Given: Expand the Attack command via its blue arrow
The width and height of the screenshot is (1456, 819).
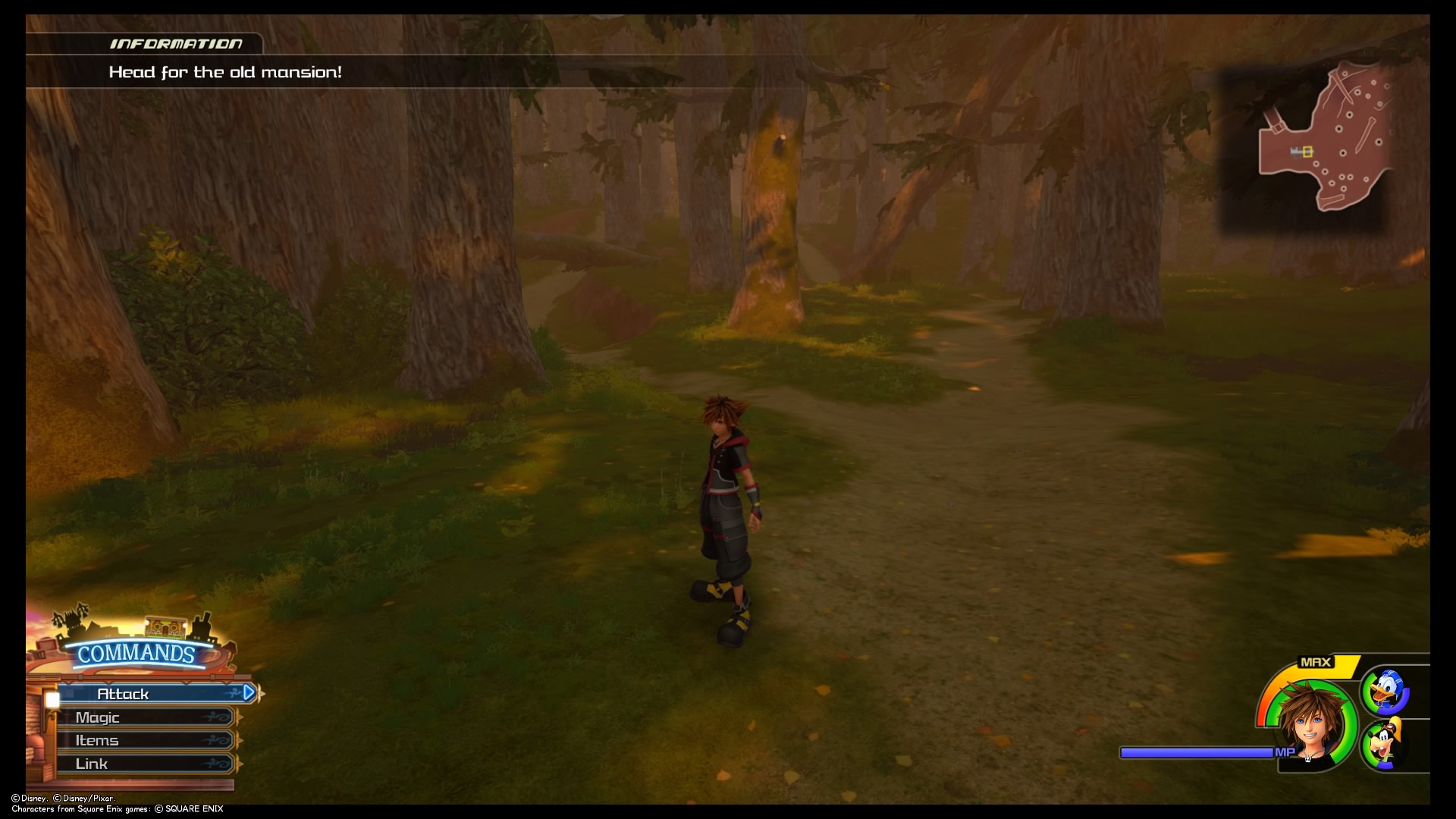Looking at the screenshot, I should [248, 692].
